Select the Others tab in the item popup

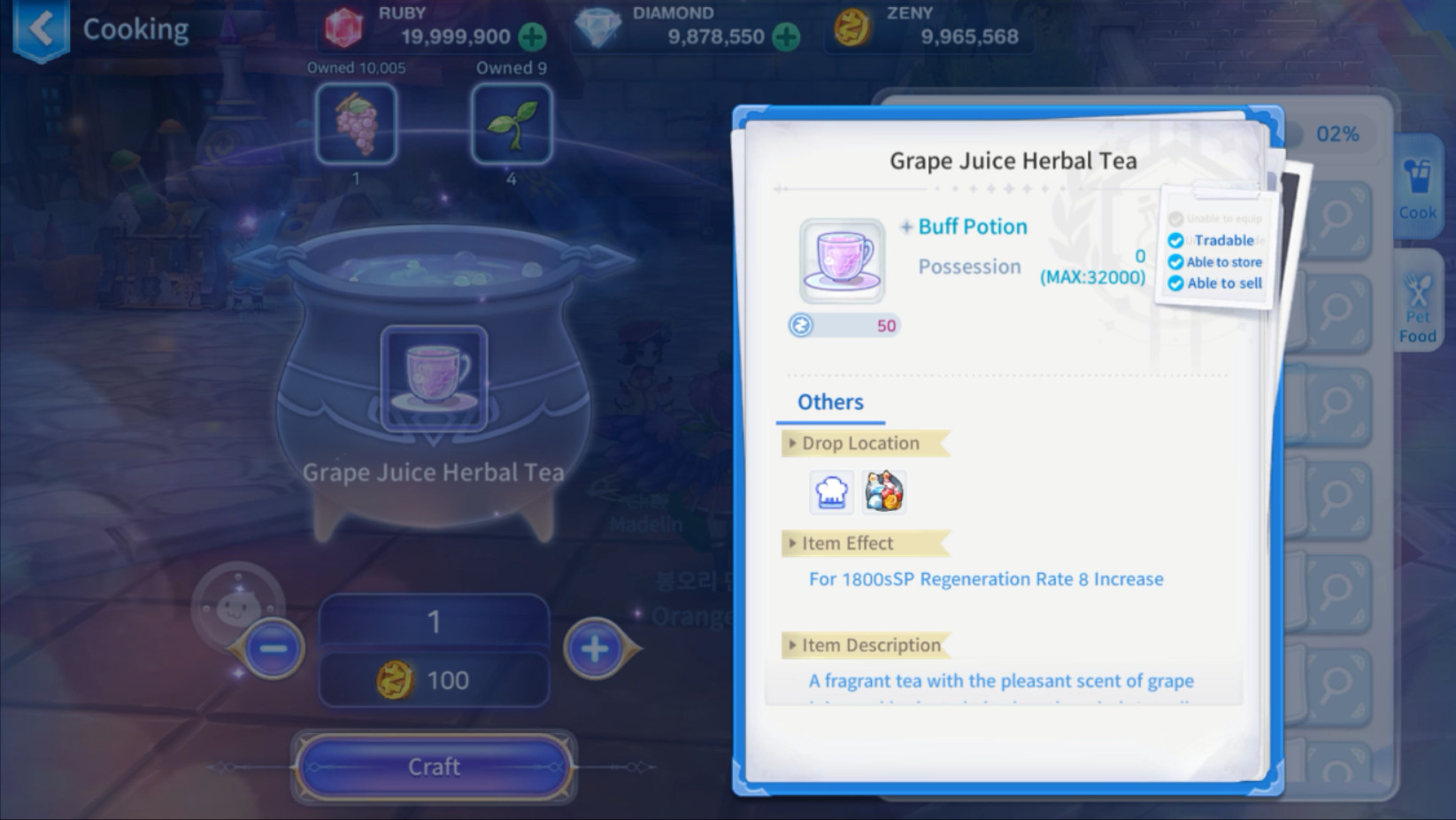click(x=828, y=402)
